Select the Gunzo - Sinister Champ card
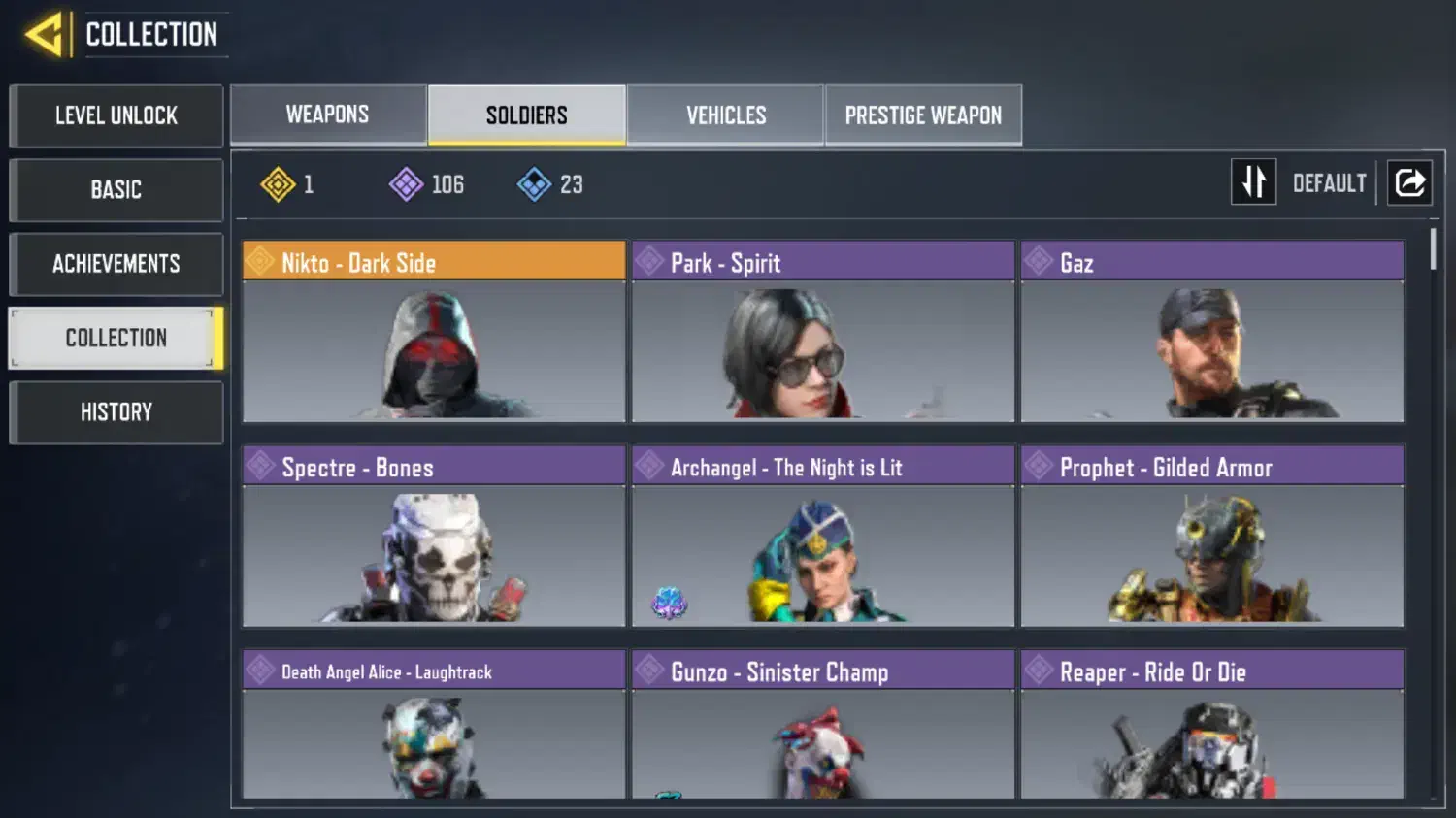The image size is (1456, 818). pyautogui.click(x=823, y=724)
